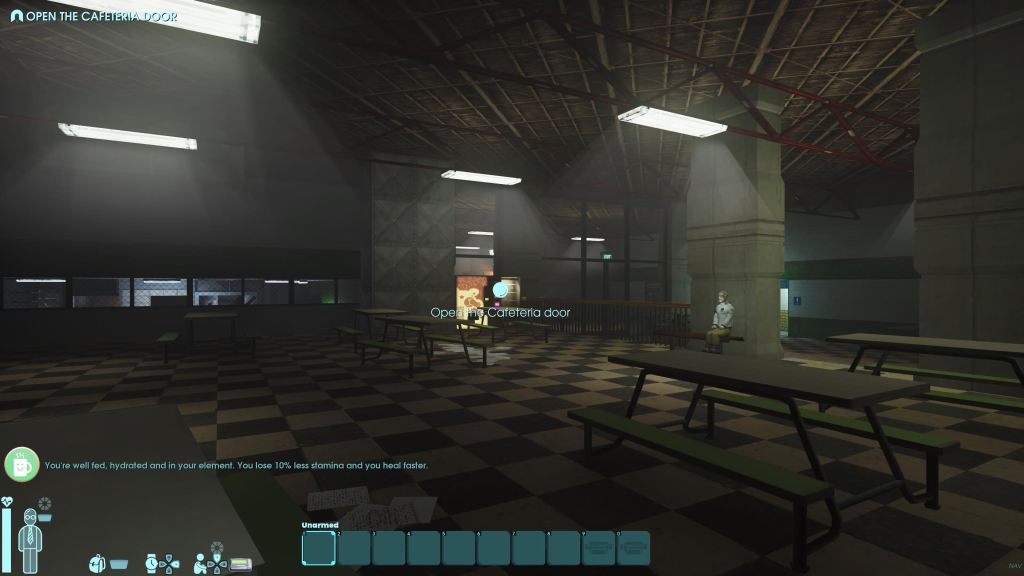Open the backpack inventory icon
The width and height of the screenshot is (1024, 576).
pyautogui.click(x=99, y=563)
